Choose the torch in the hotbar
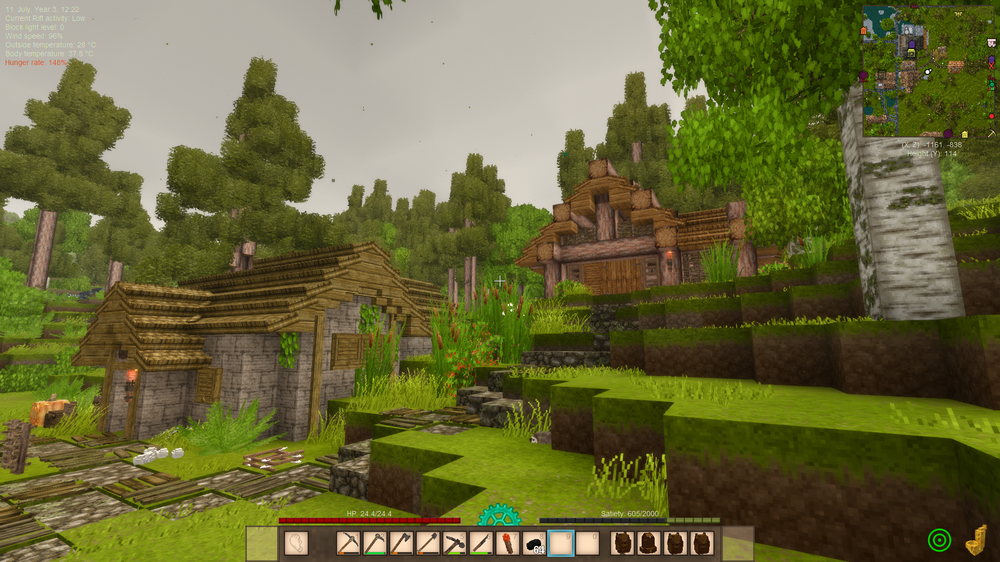This screenshot has width=1000, height=562. point(507,543)
